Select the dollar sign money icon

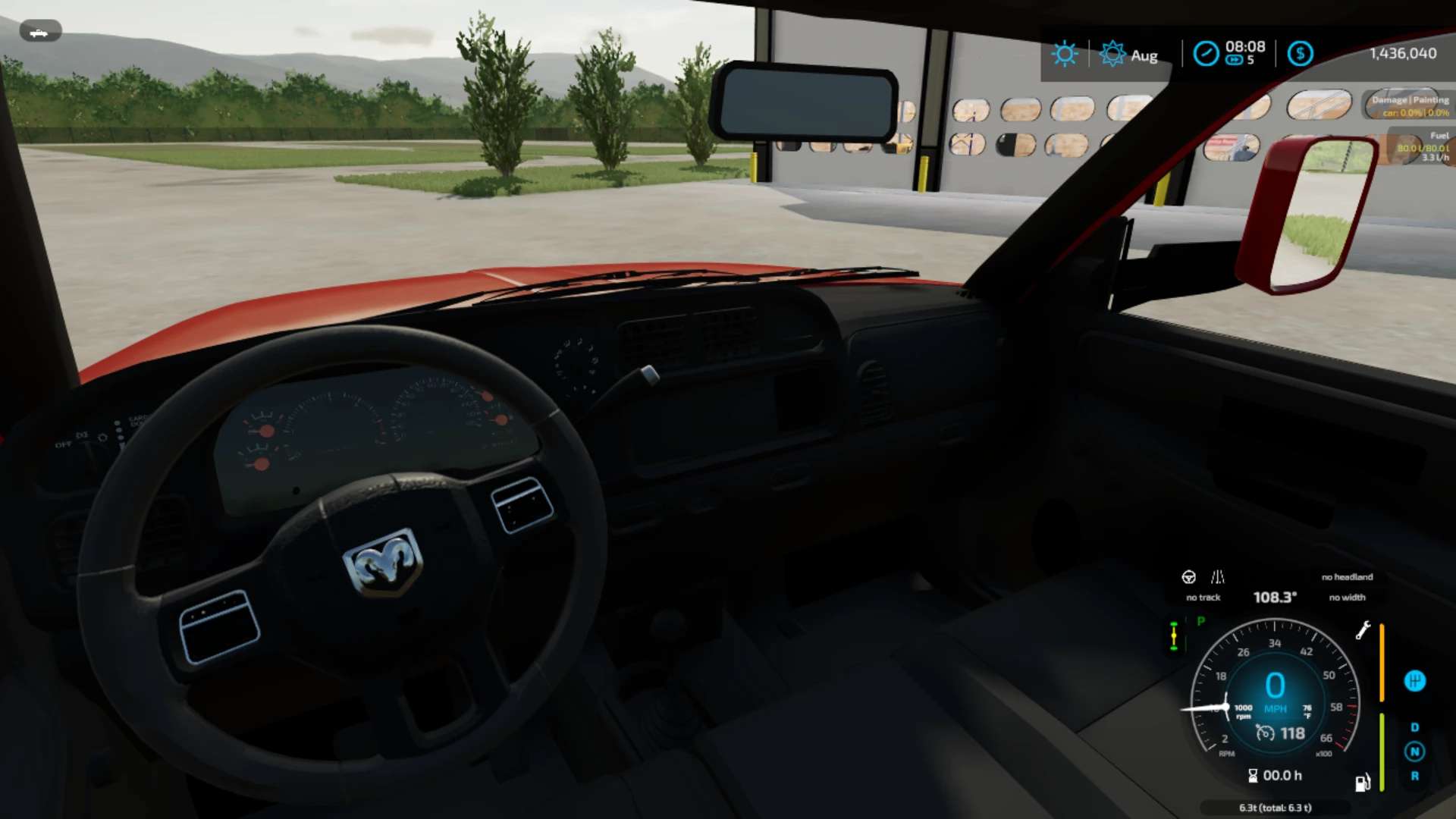(1300, 54)
